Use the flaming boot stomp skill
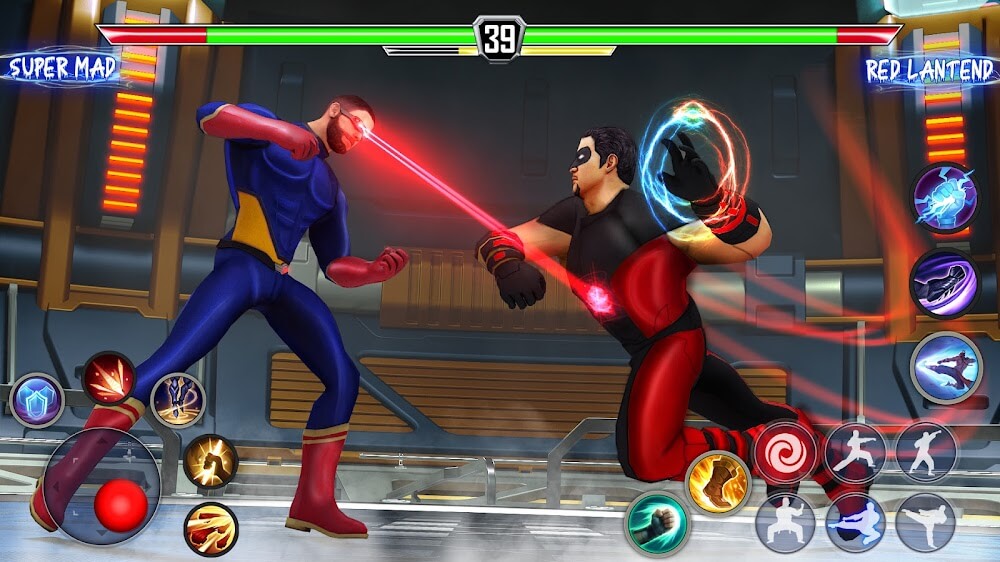 click(x=718, y=482)
